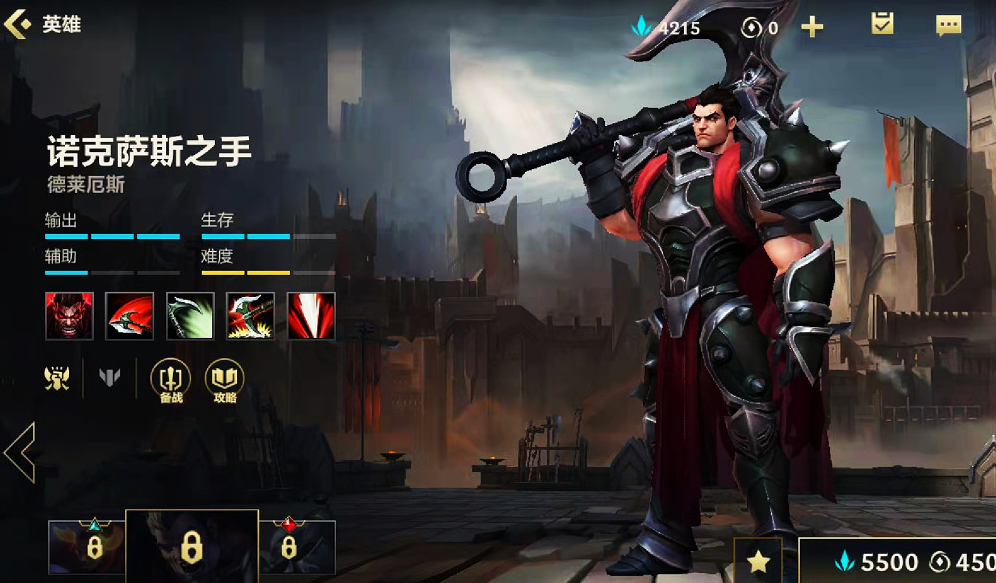
Task: View the red blade ultimate ability
Action: click(x=311, y=316)
